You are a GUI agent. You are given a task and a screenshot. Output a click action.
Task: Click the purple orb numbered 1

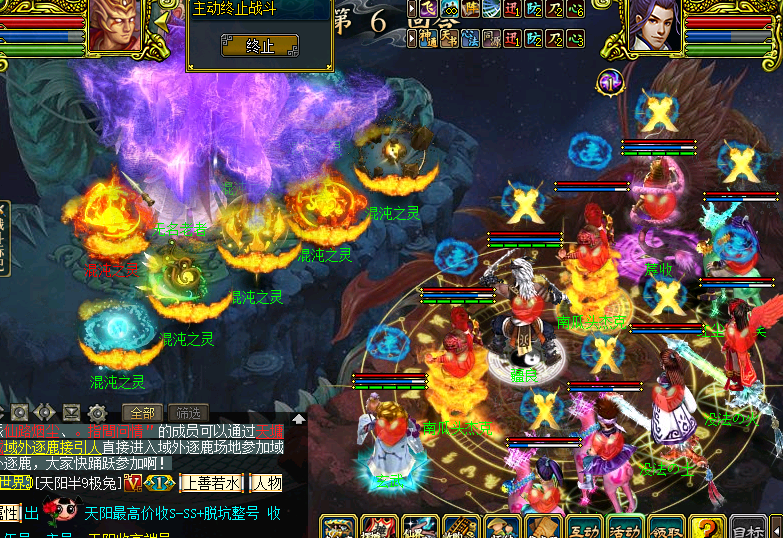tap(609, 81)
